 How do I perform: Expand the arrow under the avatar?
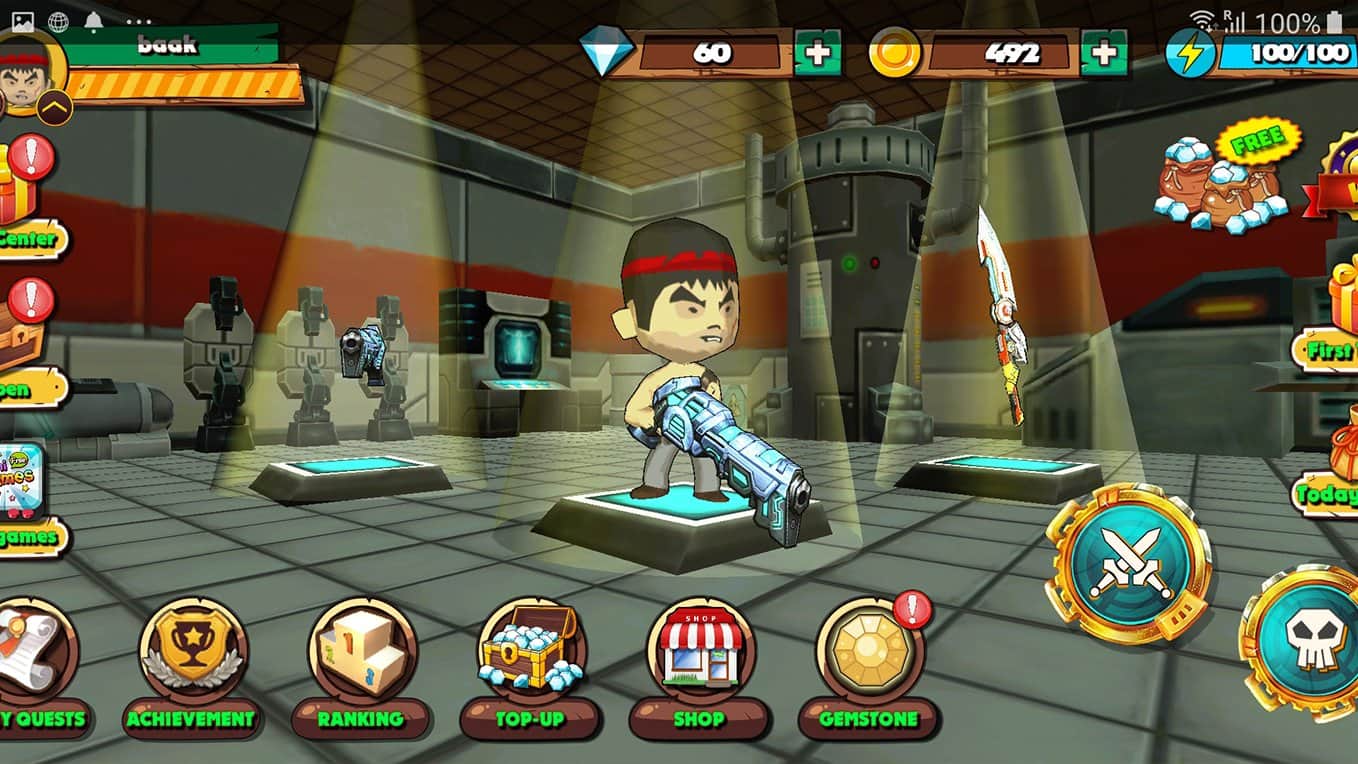point(54,106)
